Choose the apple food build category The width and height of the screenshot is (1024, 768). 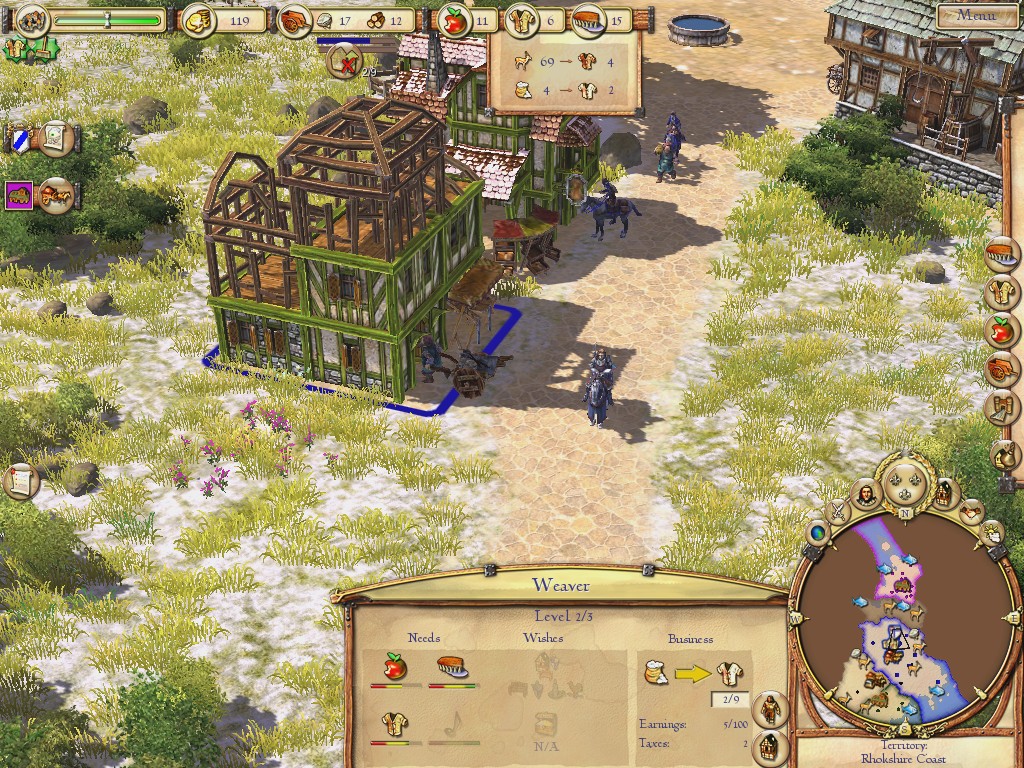coord(1000,328)
